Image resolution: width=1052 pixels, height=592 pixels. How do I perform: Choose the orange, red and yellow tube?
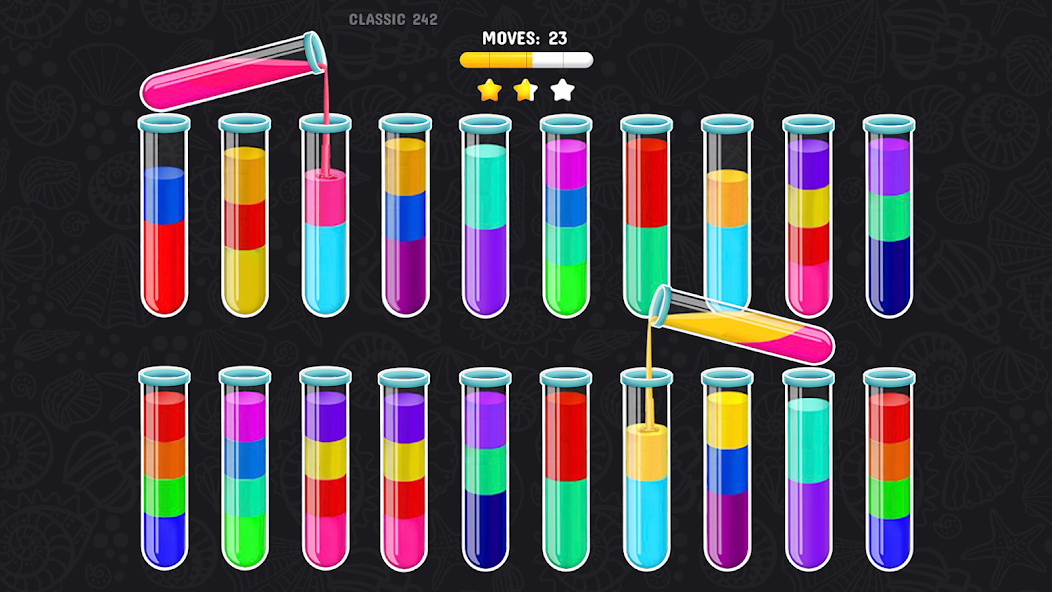(x=245, y=220)
